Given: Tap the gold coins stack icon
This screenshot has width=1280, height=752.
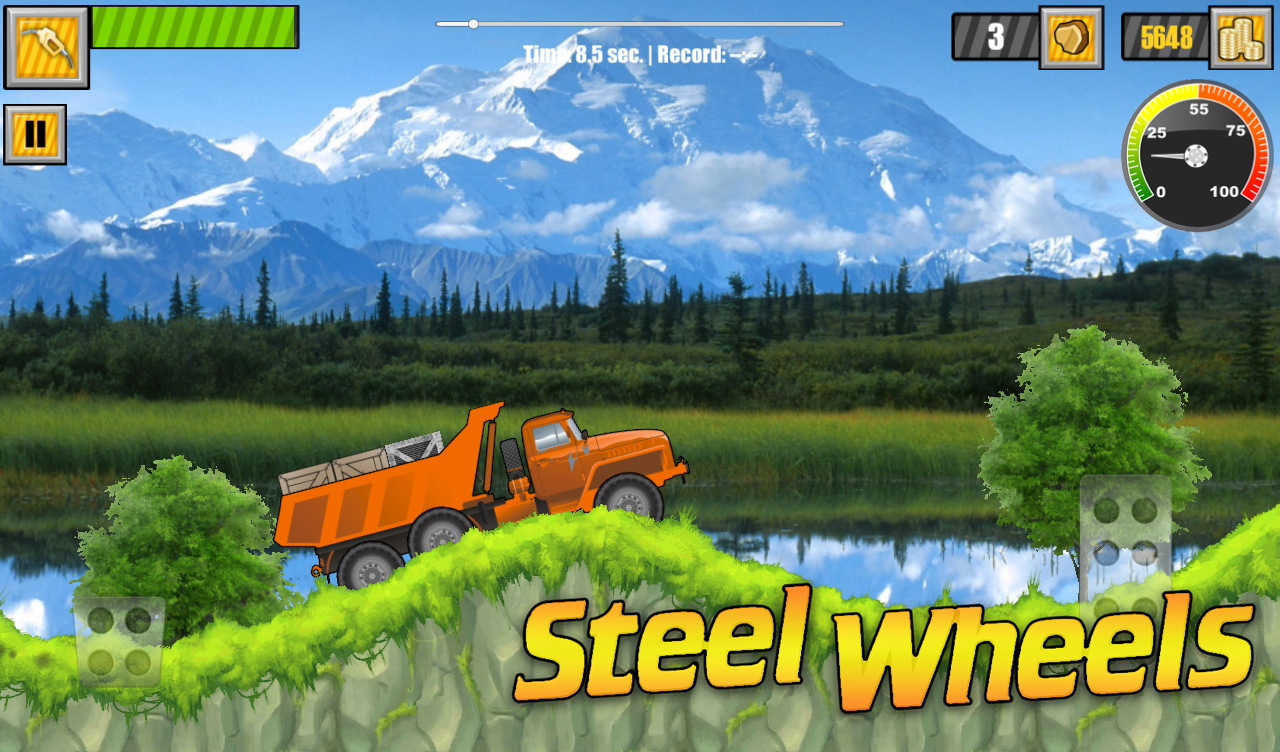Looking at the screenshot, I should tap(1240, 38).
